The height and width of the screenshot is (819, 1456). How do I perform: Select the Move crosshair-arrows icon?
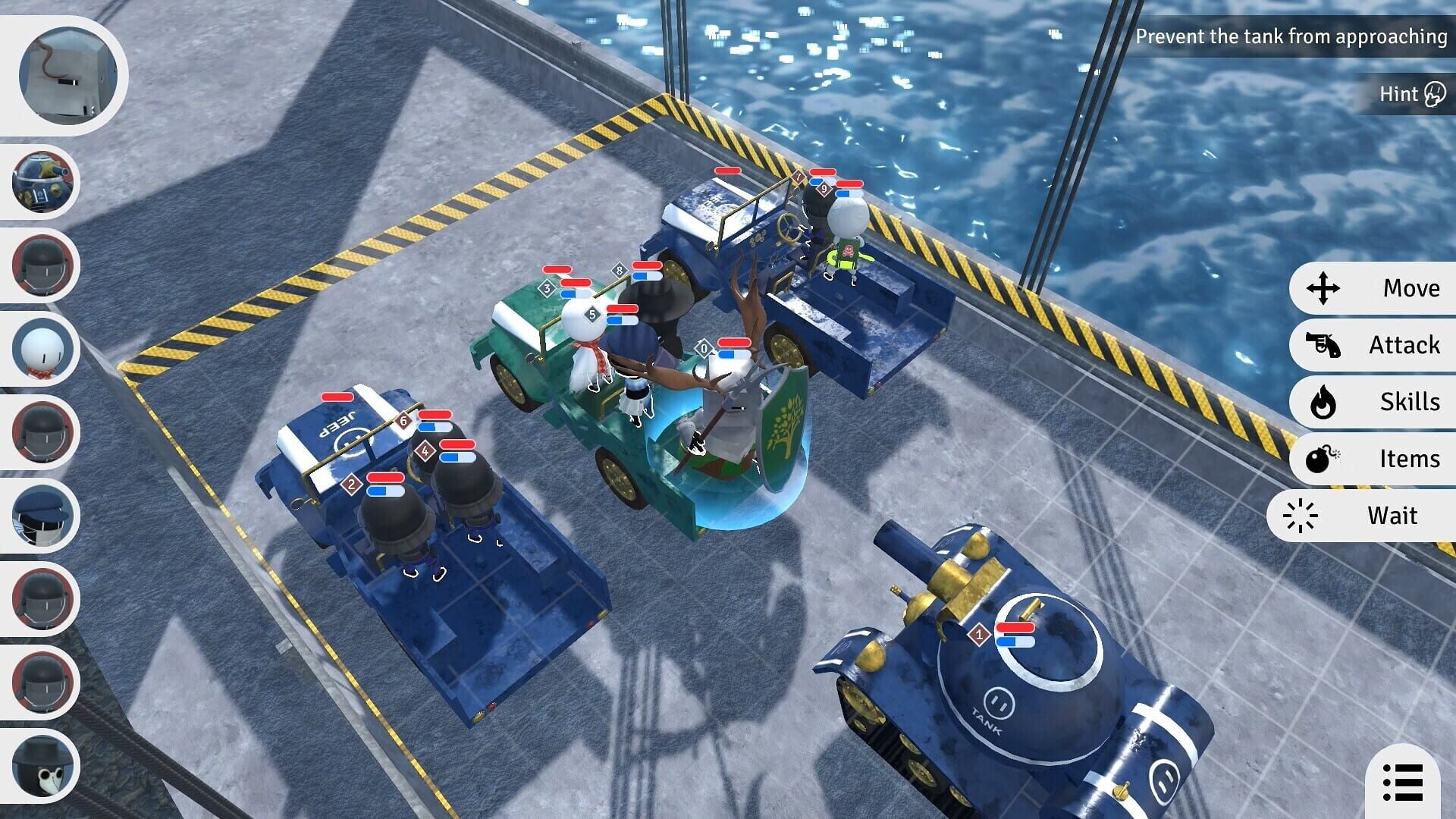point(1324,288)
